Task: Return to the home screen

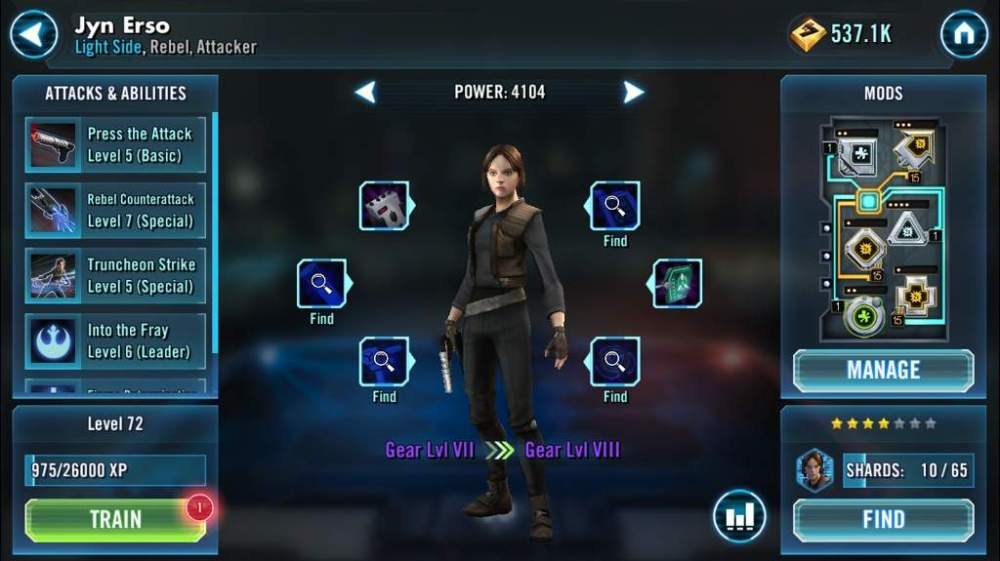Action: click(964, 35)
